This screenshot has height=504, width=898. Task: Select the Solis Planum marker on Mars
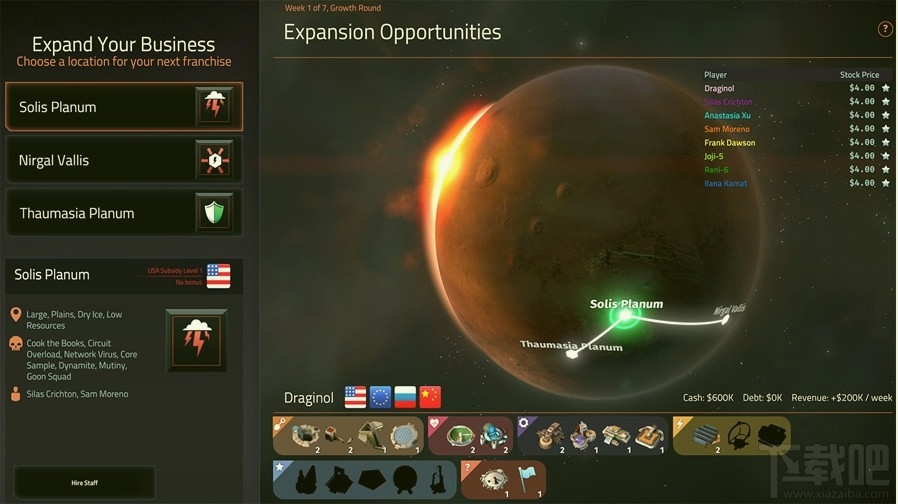pyautogui.click(x=626, y=316)
